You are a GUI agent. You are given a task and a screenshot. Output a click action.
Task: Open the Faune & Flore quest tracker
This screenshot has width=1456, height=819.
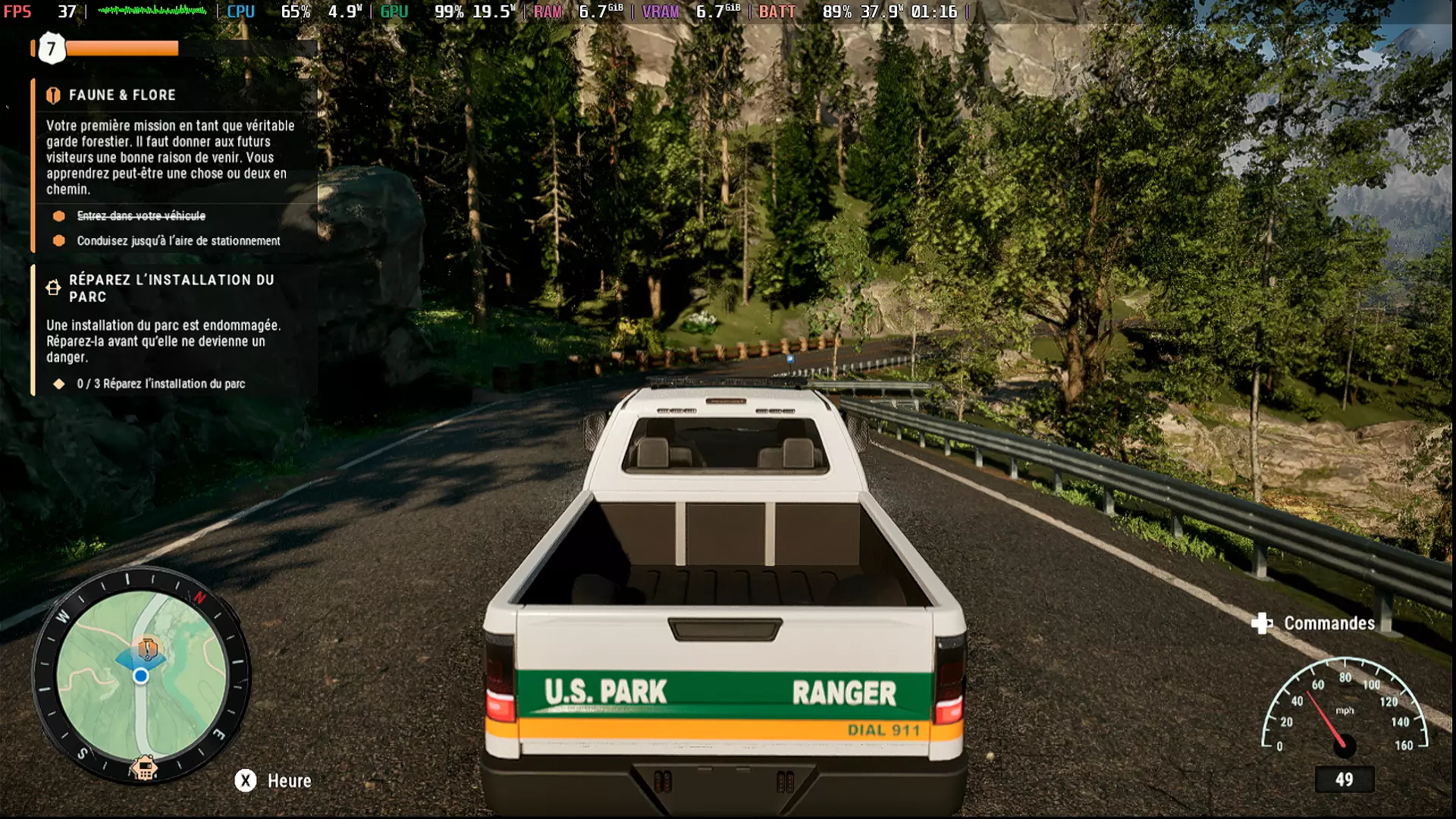pyautogui.click(x=121, y=95)
